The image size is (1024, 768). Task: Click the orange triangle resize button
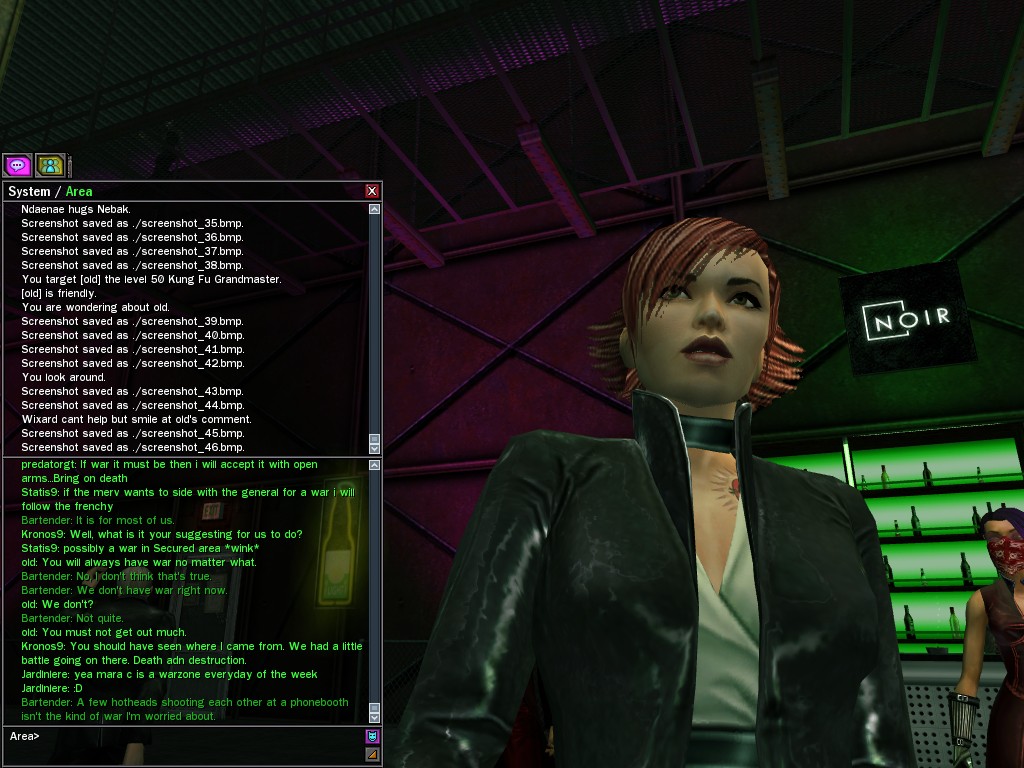tap(372, 754)
